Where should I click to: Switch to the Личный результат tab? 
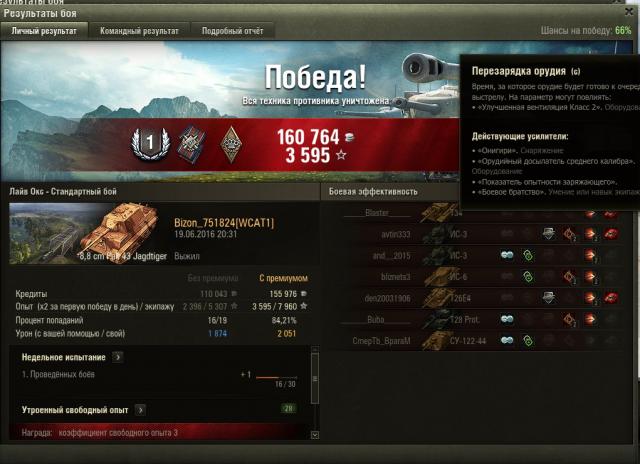pyautogui.click(x=44, y=31)
